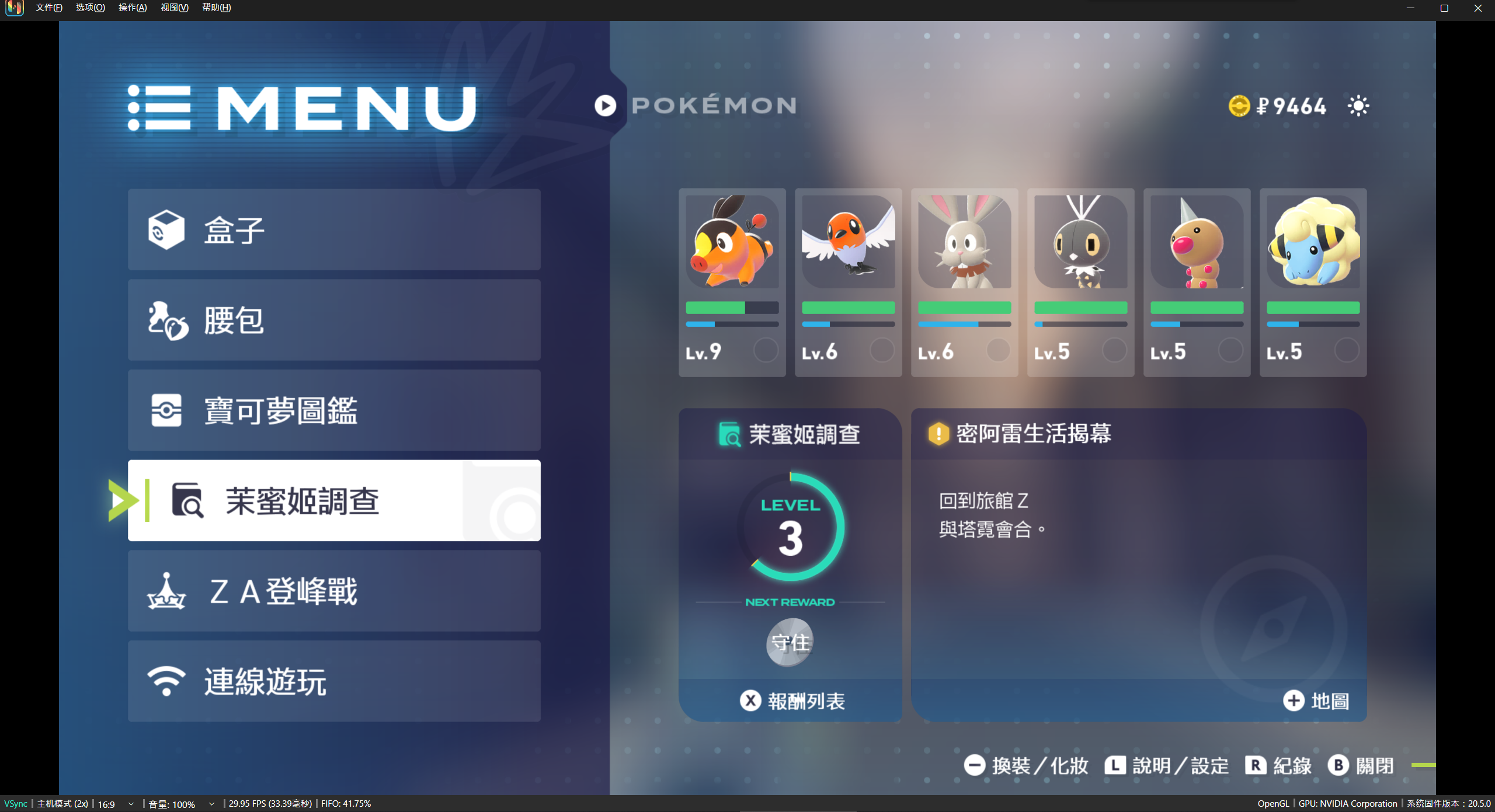Screen dimensions: 1495x812
Task: Open the 文件 menu in emulator
Action: click(x=48, y=8)
